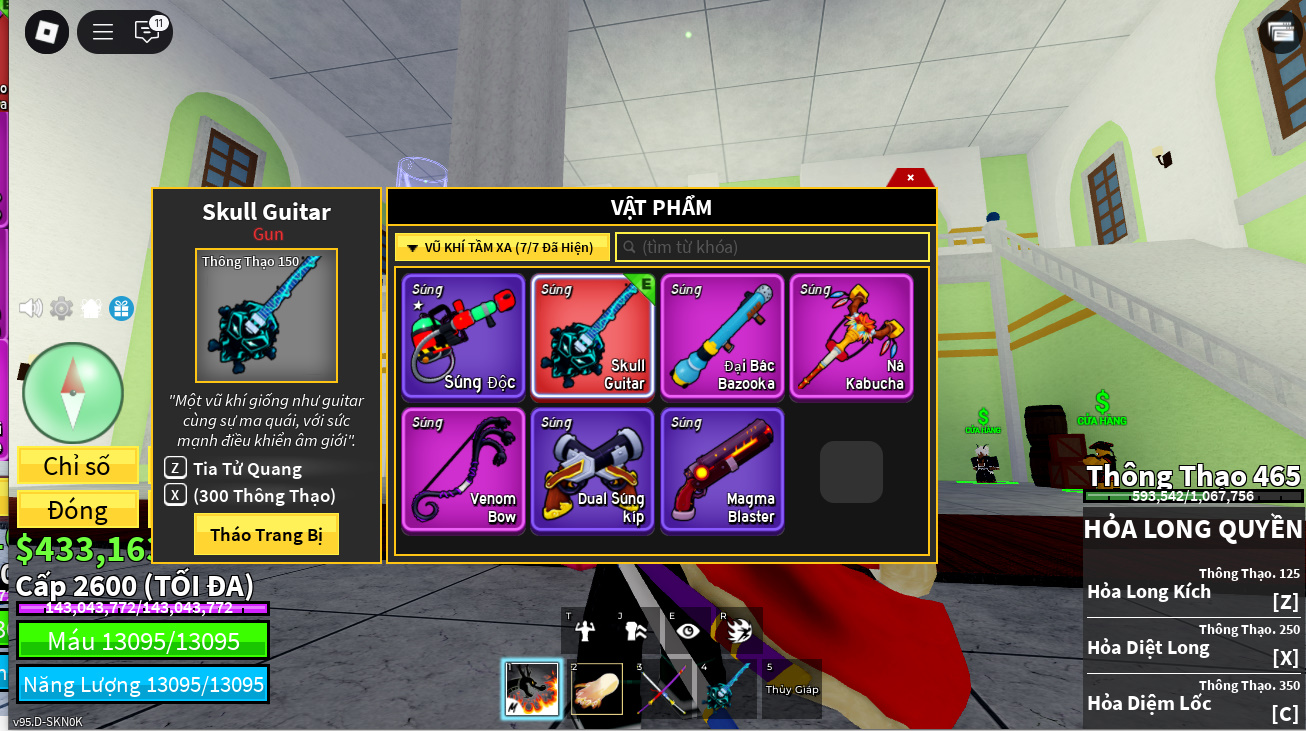Close the Vật Phẩm inventory window
This screenshot has width=1306, height=731.
point(910,178)
